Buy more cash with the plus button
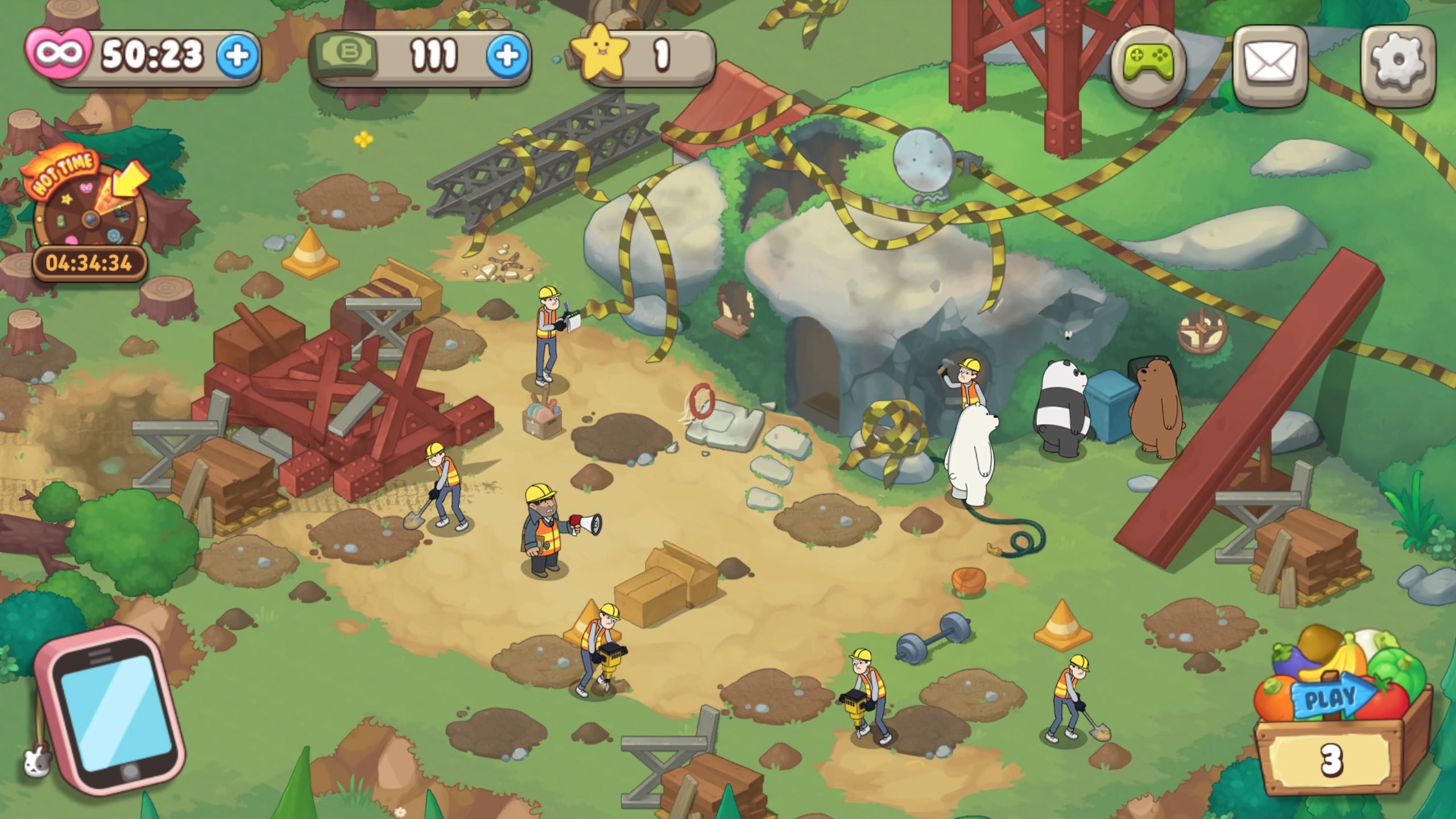The image size is (1456, 819). 506,56
